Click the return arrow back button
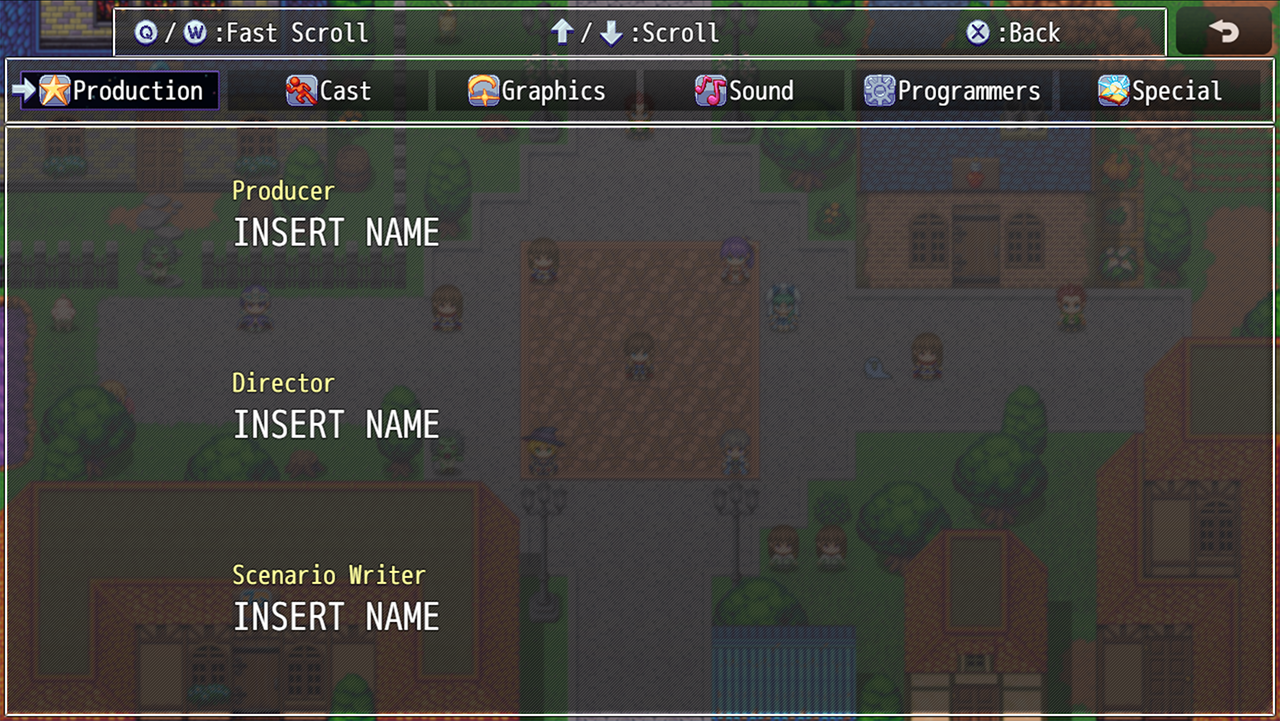 (x=1224, y=32)
